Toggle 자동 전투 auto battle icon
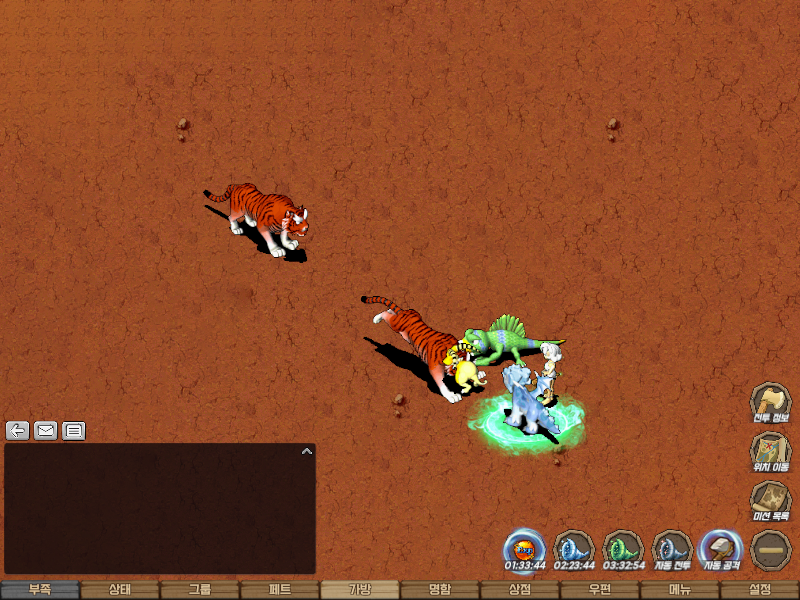 click(673, 549)
